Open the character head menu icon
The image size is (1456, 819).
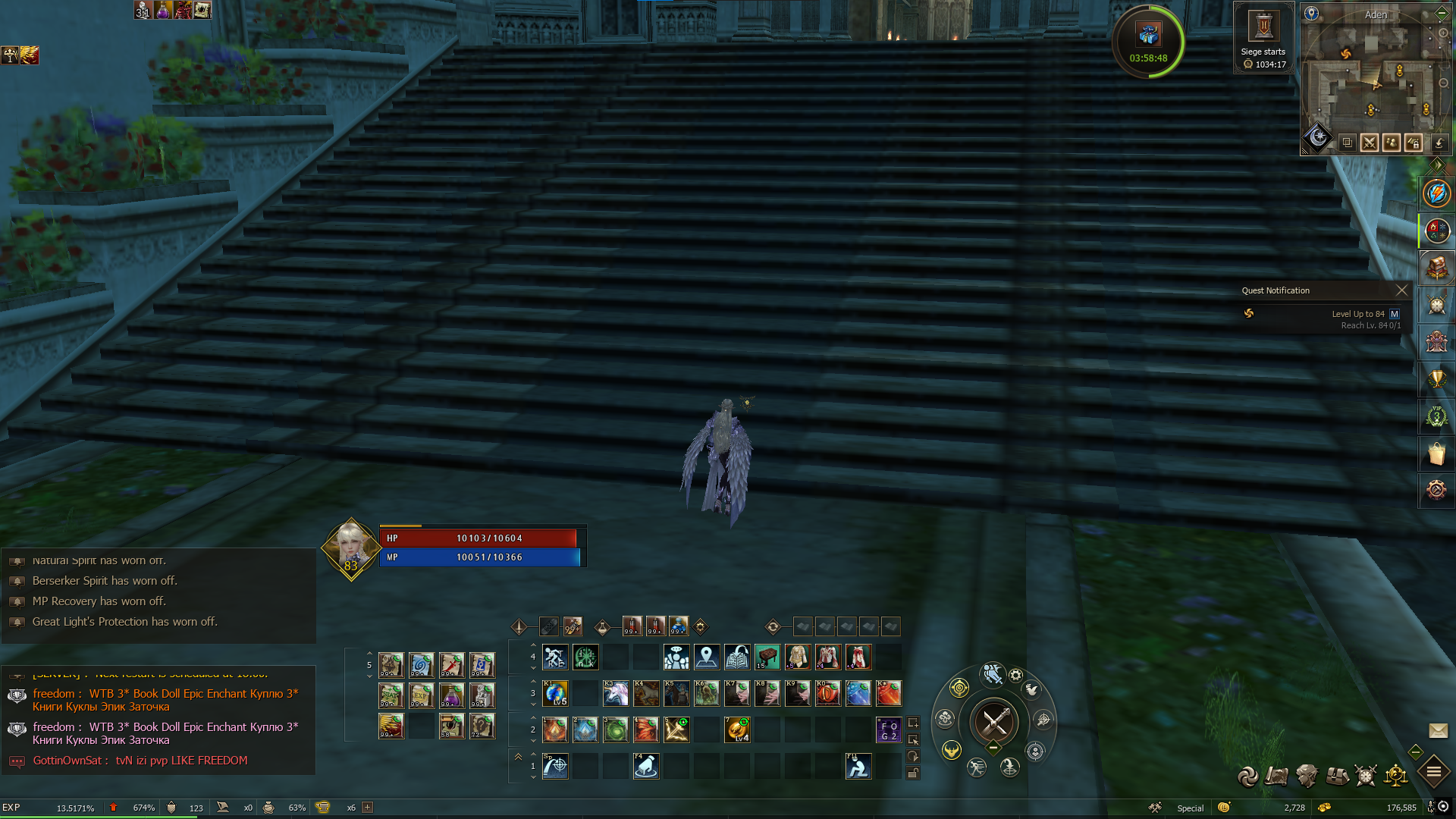coord(1307,776)
